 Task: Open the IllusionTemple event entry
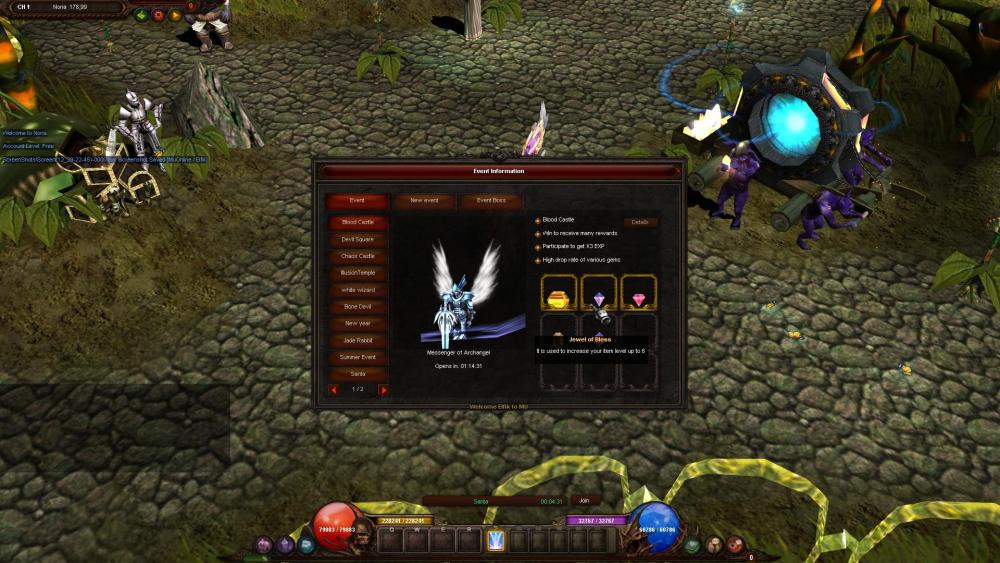pyautogui.click(x=358, y=273)
